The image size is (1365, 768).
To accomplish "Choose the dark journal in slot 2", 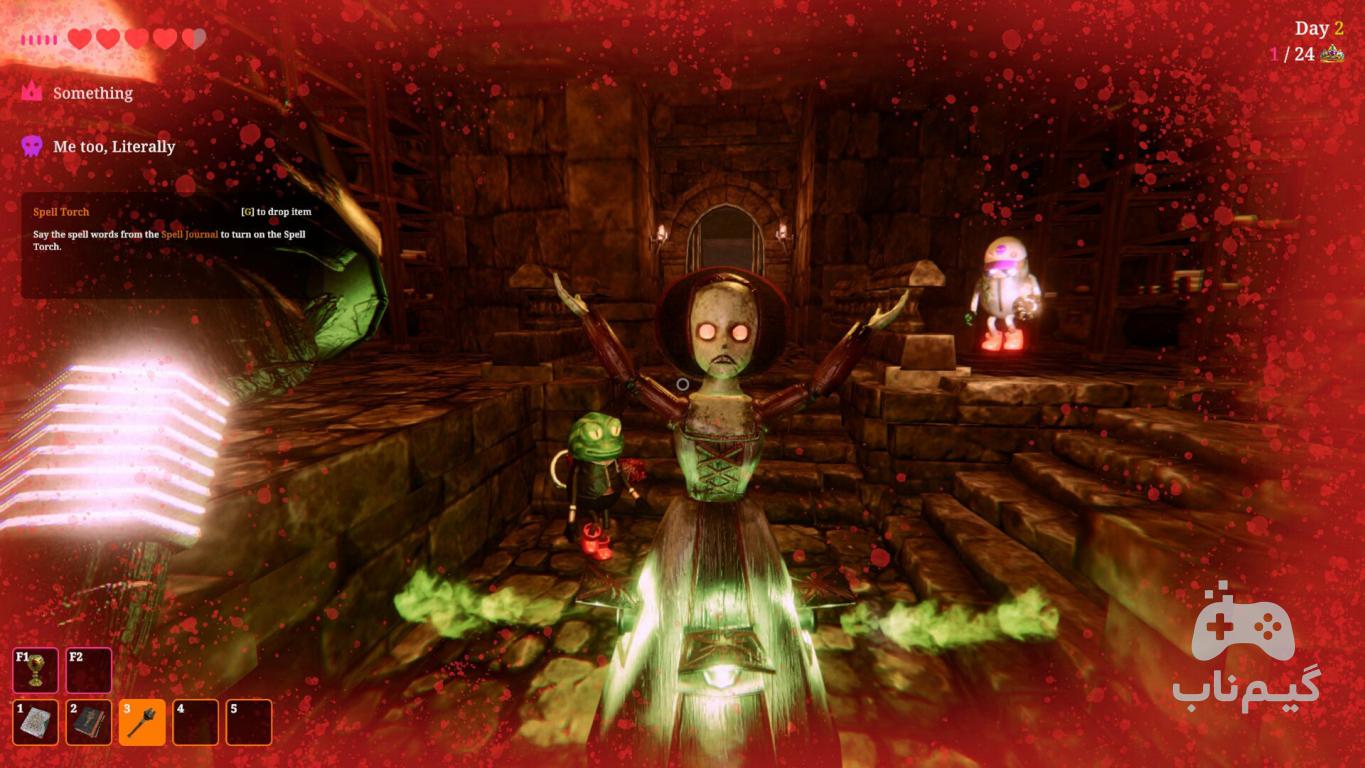I will (89, 722).
